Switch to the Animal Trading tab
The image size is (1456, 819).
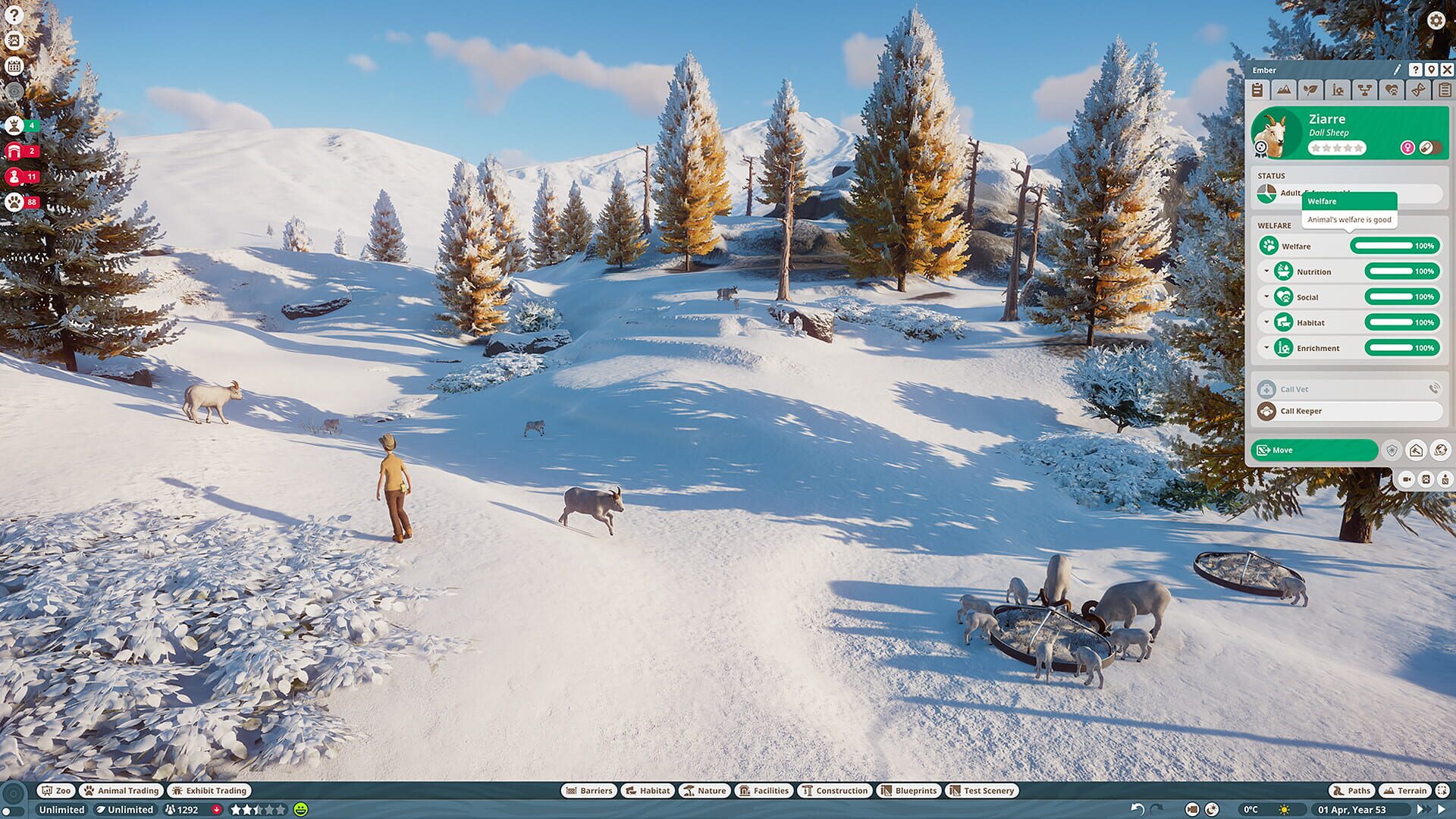point(120,790)
